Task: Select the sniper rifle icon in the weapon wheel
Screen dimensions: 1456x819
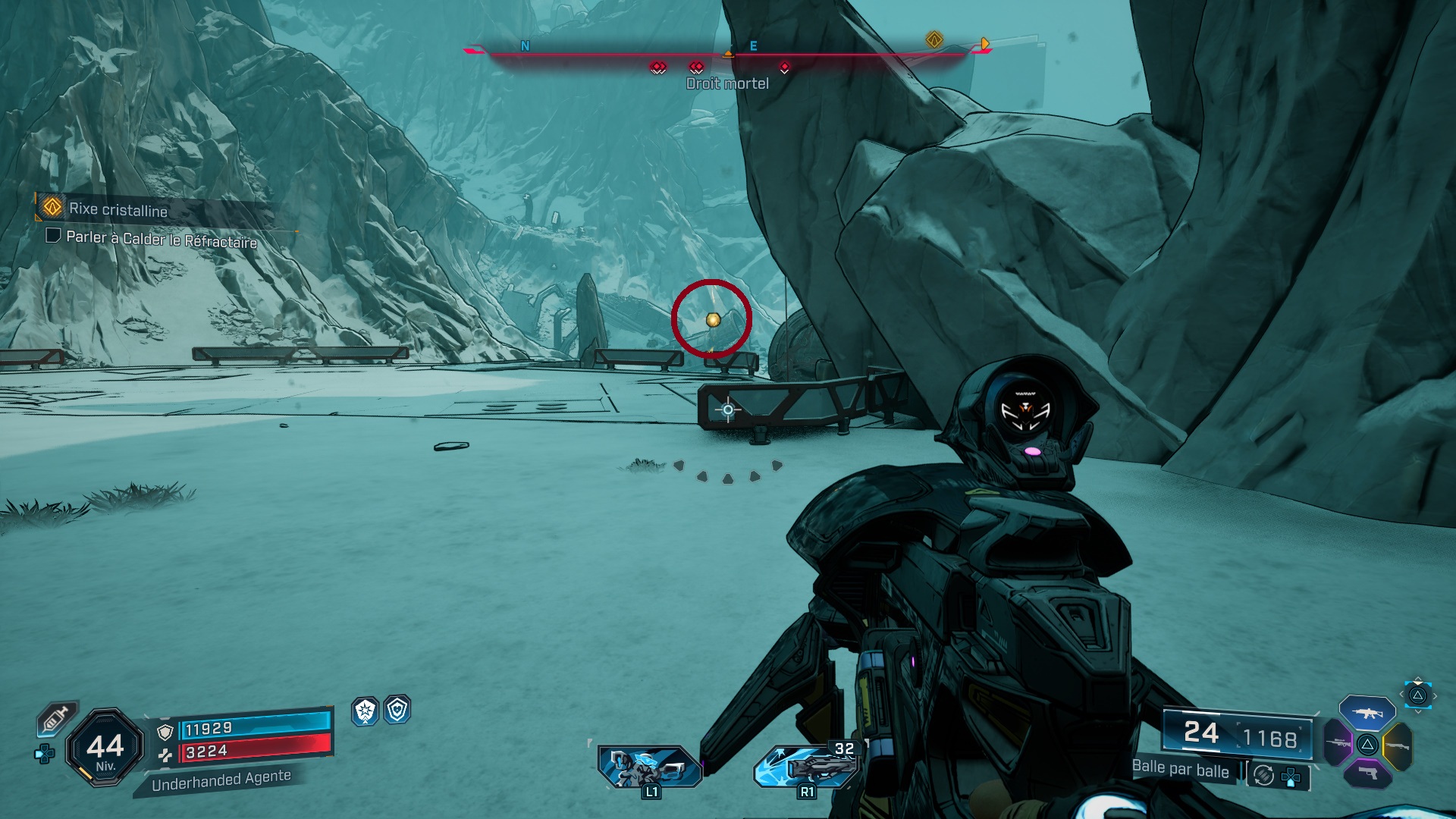Action: click(x=1338, y=743)
